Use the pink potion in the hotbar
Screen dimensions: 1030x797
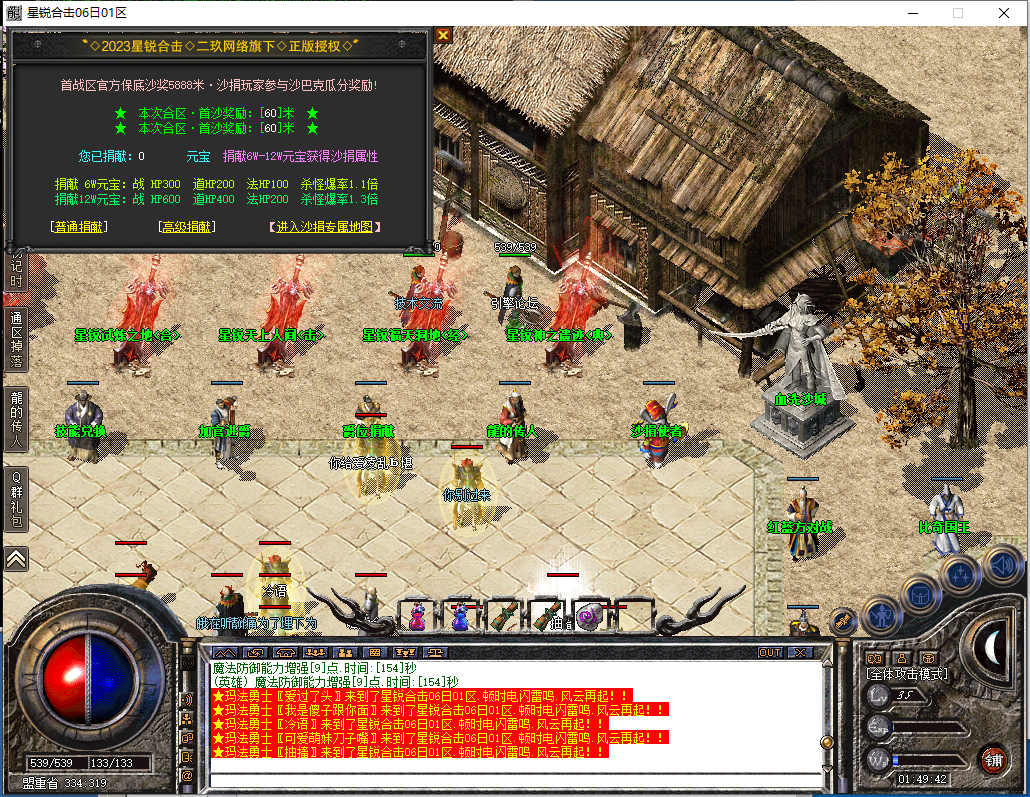(x=416, y=616)
